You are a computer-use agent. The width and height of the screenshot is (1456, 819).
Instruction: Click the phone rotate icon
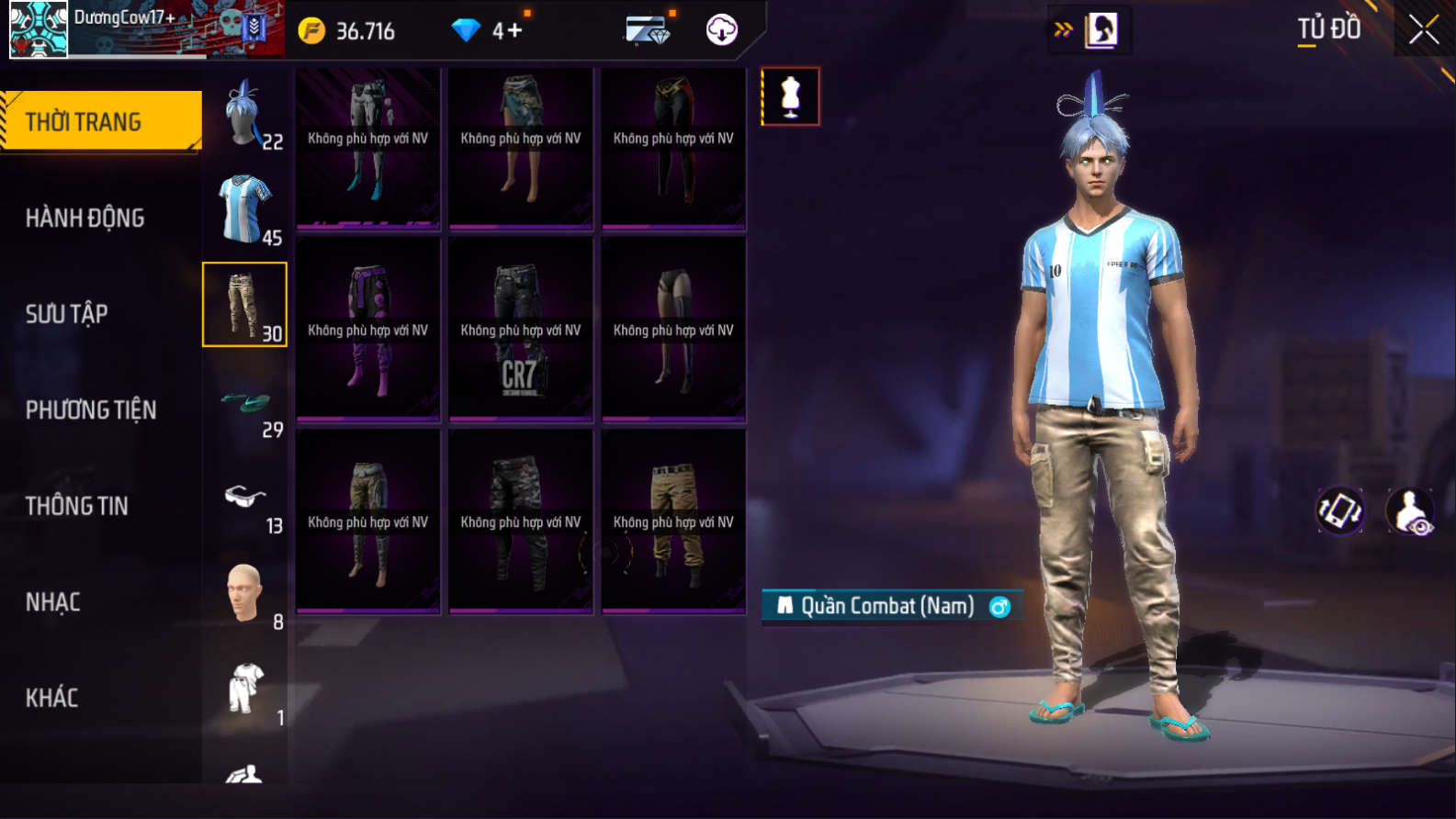coord(1340,510)
